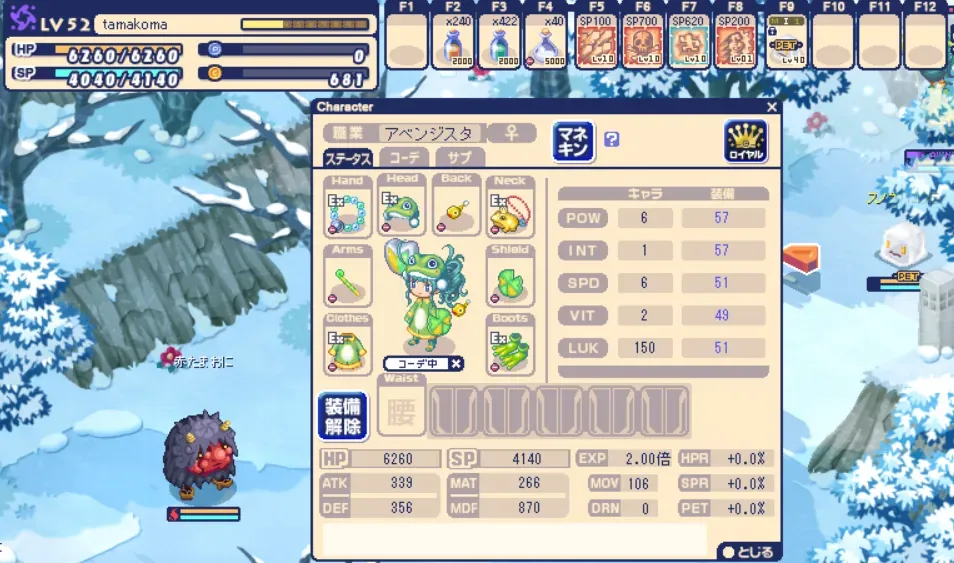Open the ロイヤル crown menu
The width and height of the screenshot is (954, 563).
[x=745, y=141]
